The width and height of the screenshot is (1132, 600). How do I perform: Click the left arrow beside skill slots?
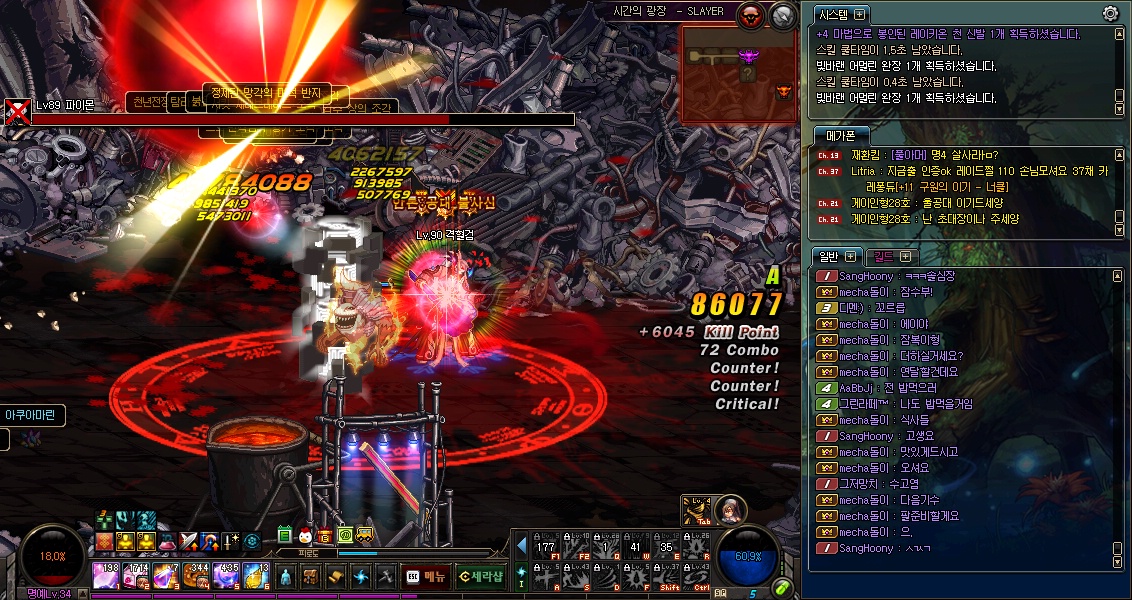click(521, 545)
